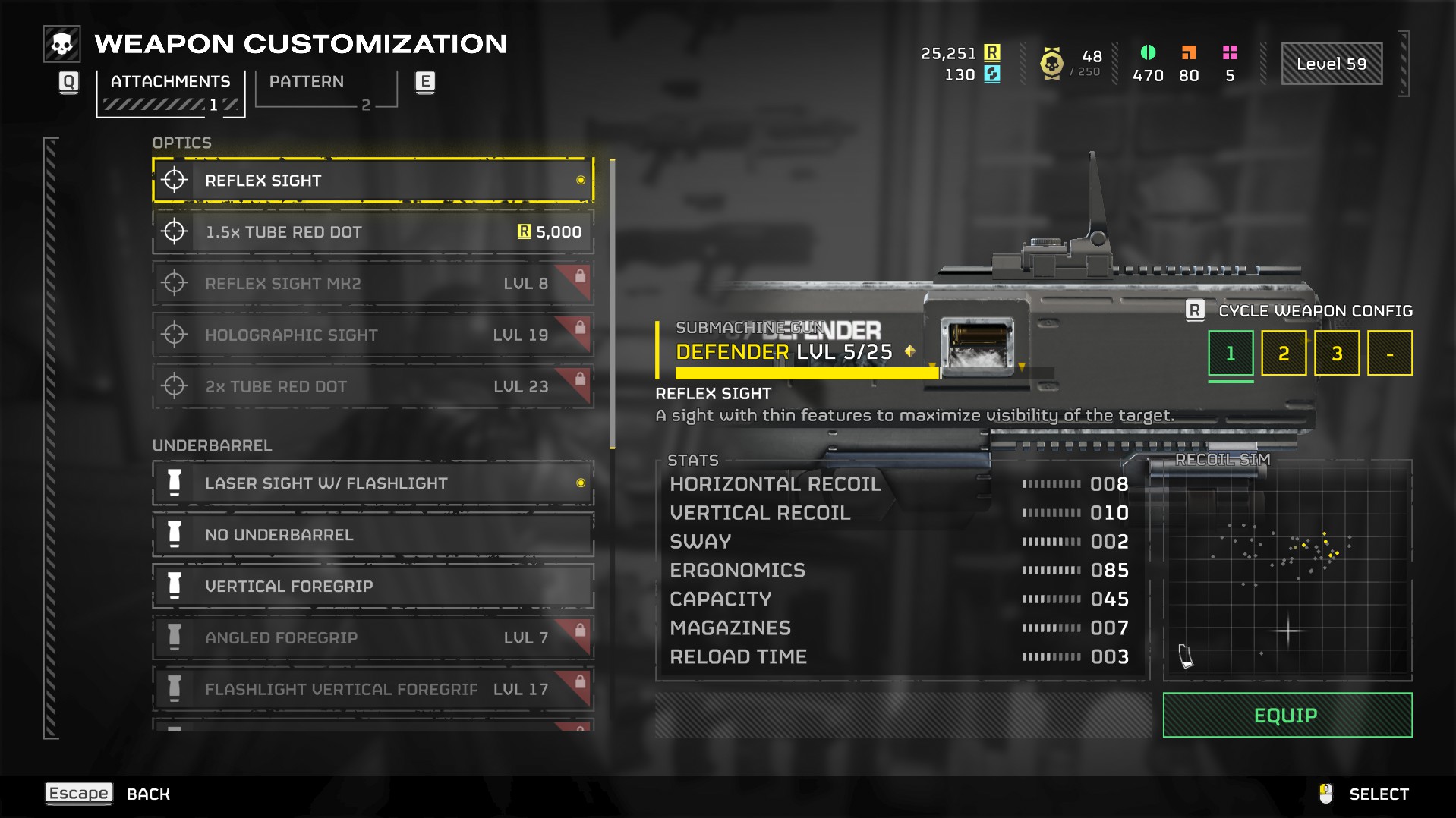Choose the locked Reflex Sight MK2 entry
The image size is (1456, 818).
click(x=372, y=284)
